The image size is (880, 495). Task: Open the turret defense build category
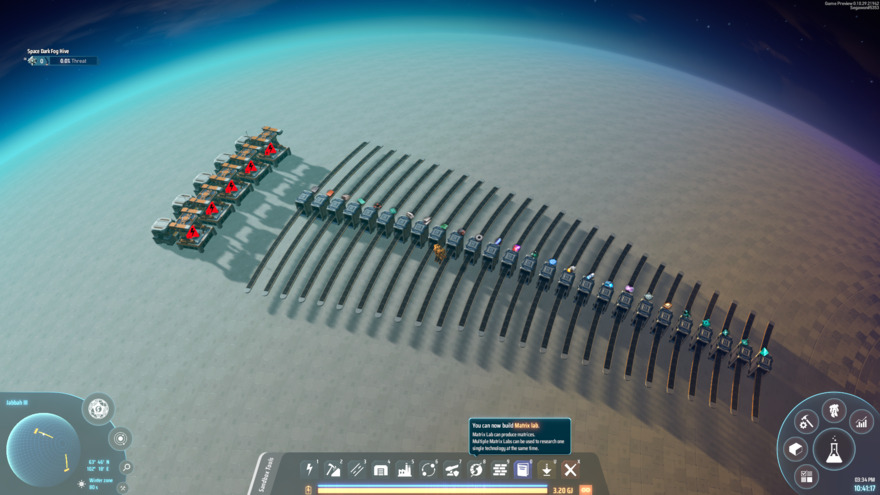[452, 469]
